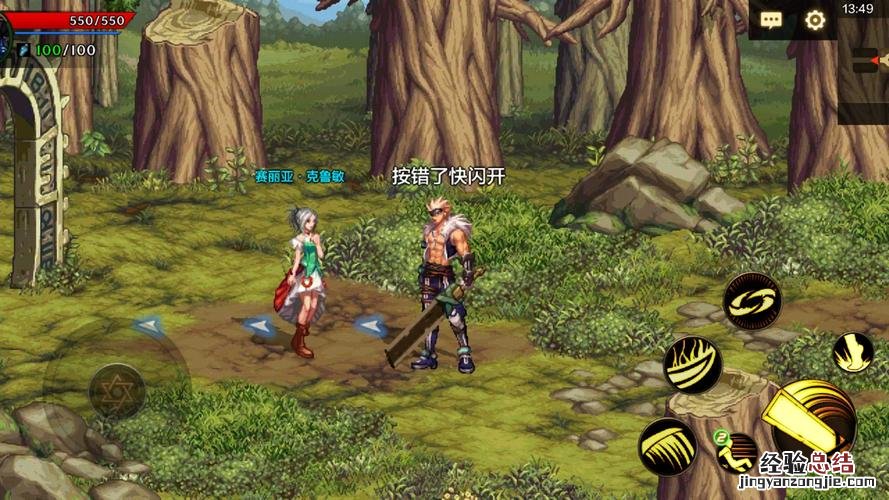The image size is (889, 500).
Task: Open the gear settings menu
Action: pyautogui.click(x=815, y=20)
